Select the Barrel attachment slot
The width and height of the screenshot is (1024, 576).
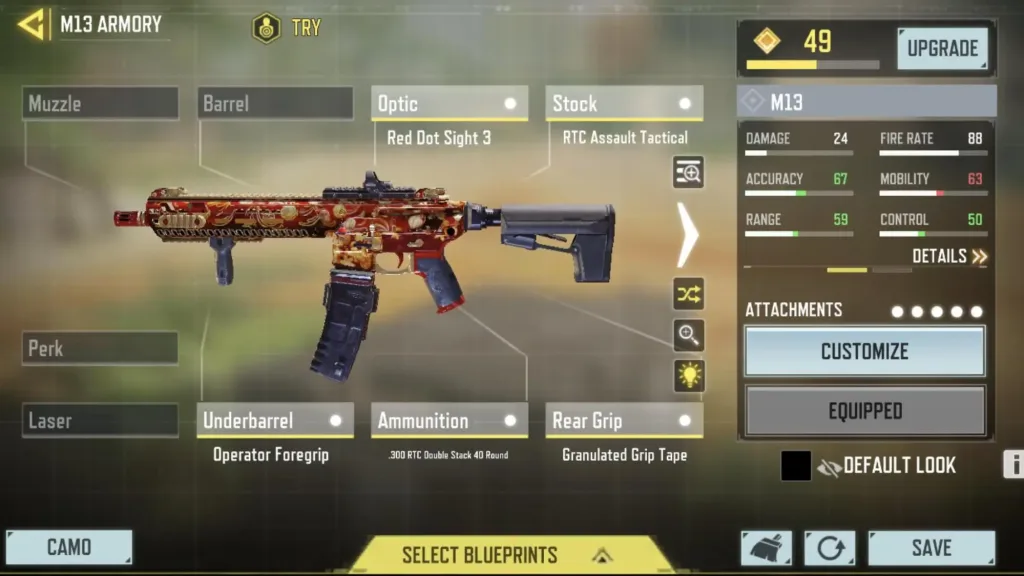(x=275, y=103)
